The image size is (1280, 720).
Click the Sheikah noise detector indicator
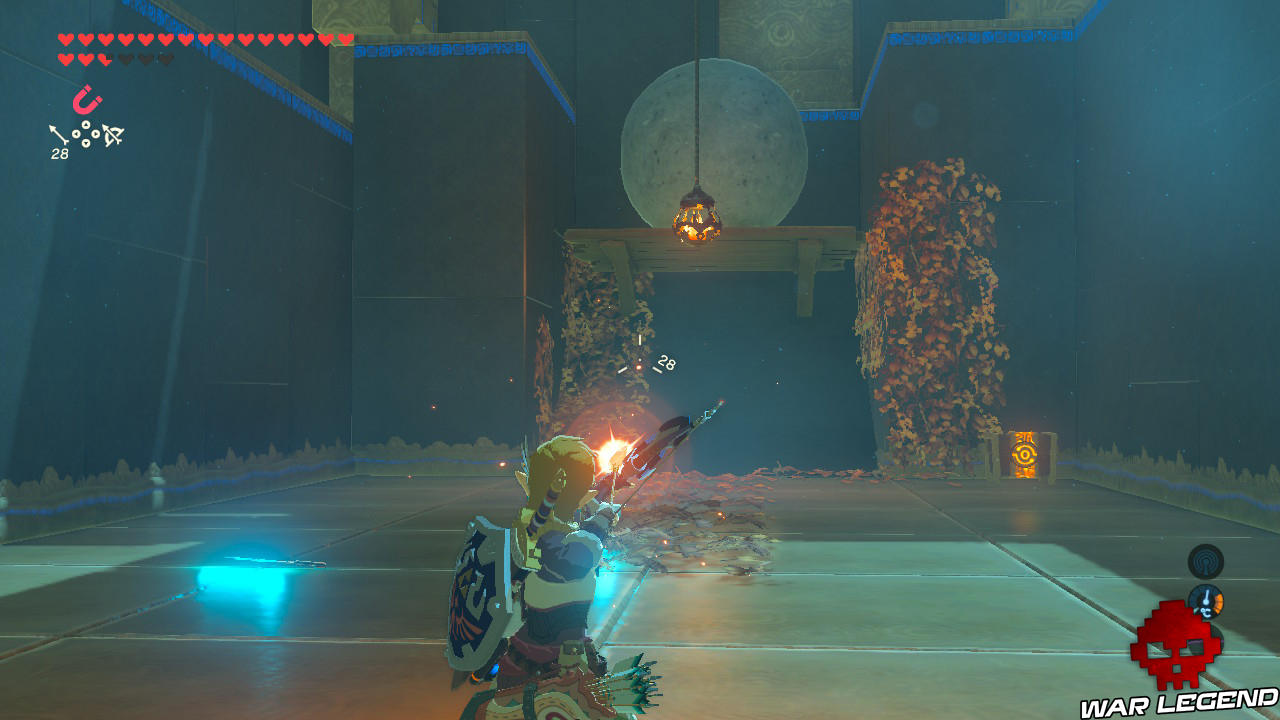click(x=1206, y=561)
